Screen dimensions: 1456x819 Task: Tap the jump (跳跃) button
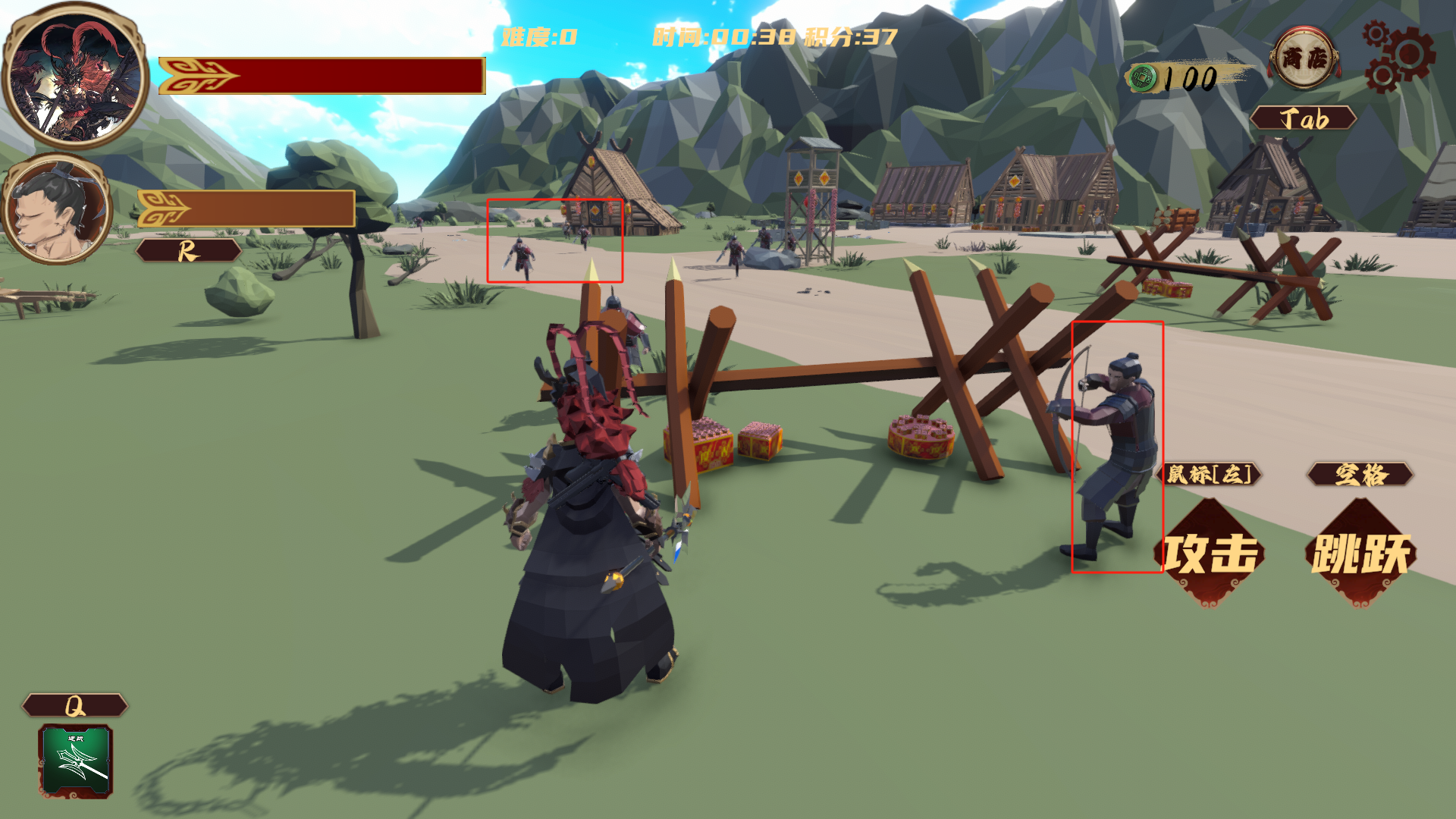[x=1361, y=553]
